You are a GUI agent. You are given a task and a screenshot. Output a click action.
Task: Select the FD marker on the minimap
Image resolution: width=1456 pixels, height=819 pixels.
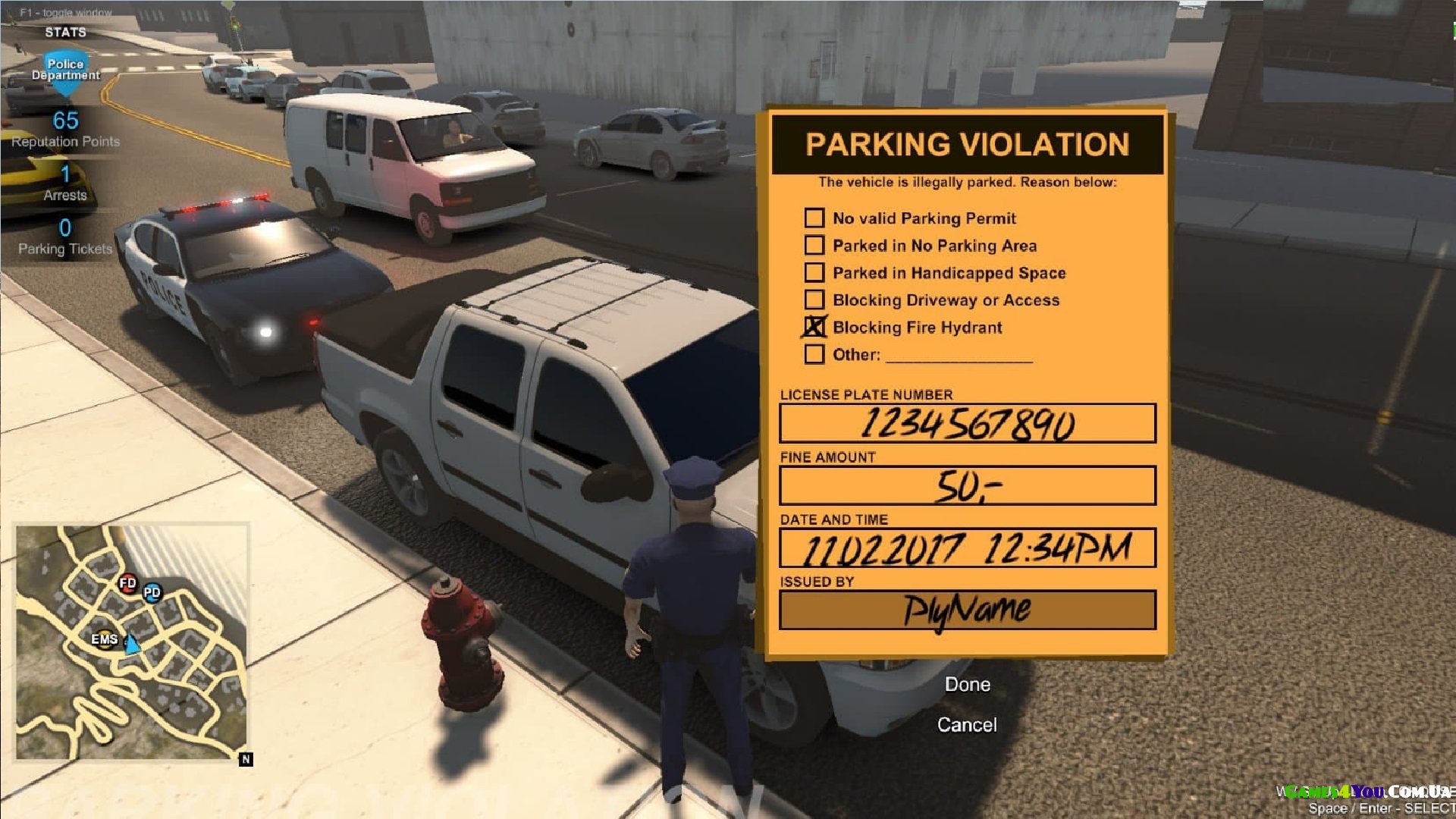point(127,583)
